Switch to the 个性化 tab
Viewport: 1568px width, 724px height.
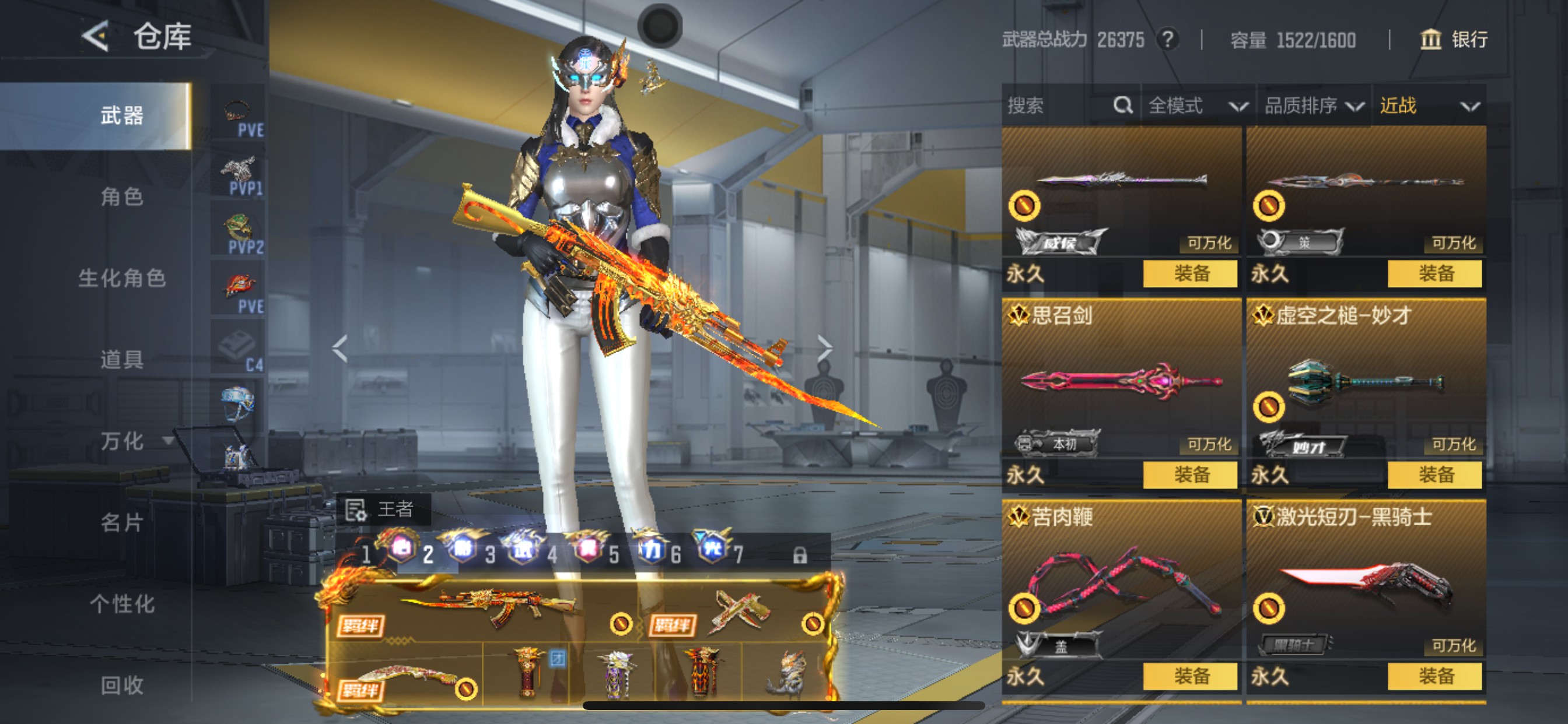coord(122,603)
